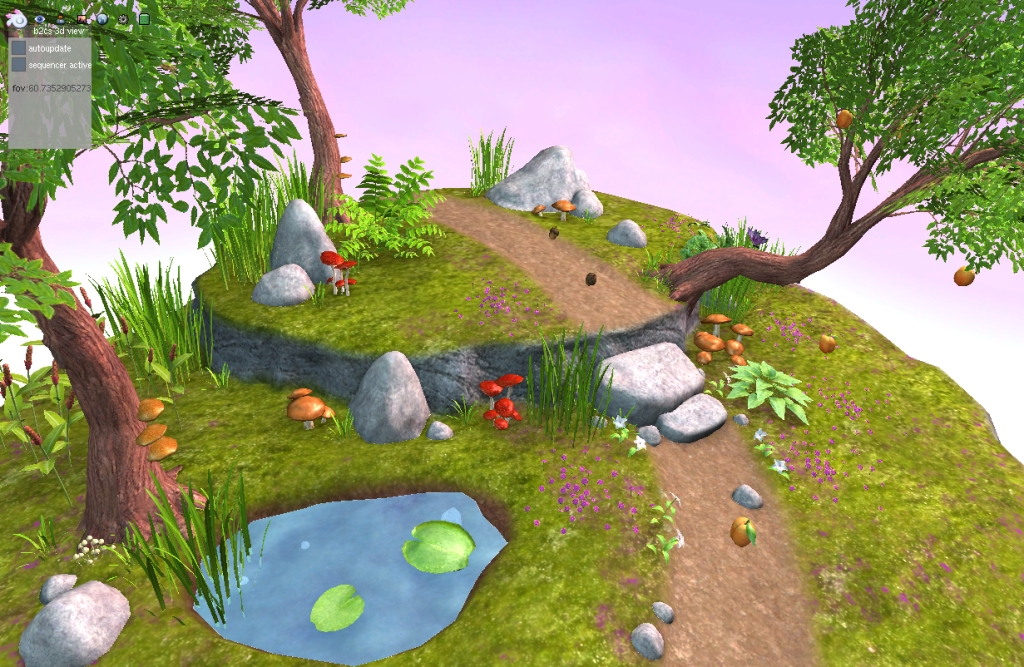Select the green box toolbar icon
This screenshot has height=667, width=1024.
(x=144, y=18)
